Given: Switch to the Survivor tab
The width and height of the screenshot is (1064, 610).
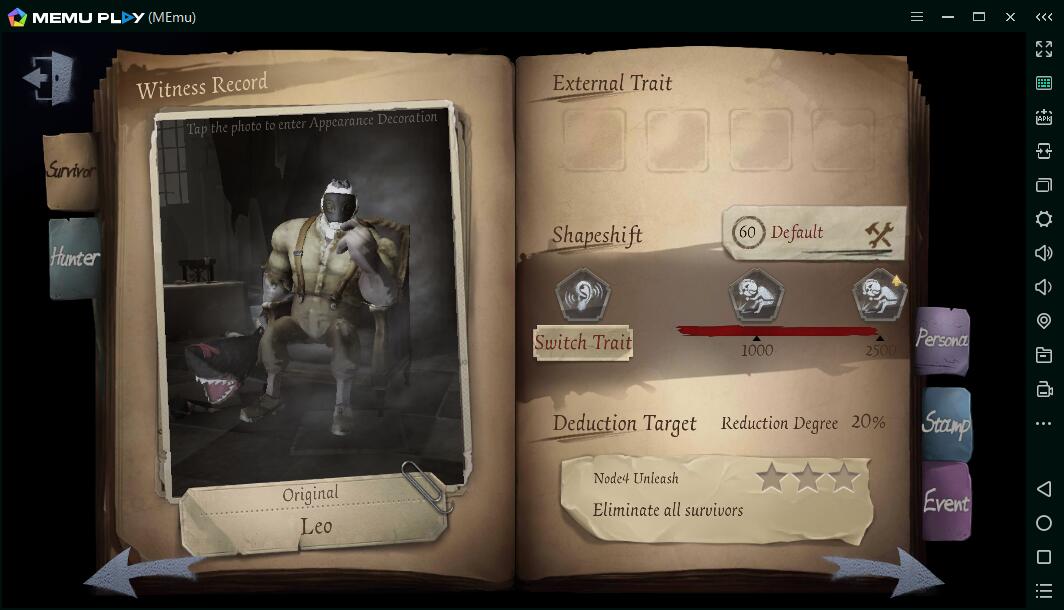Looking at the screenshot, I should pyautogui.click(x=70, y=171).
